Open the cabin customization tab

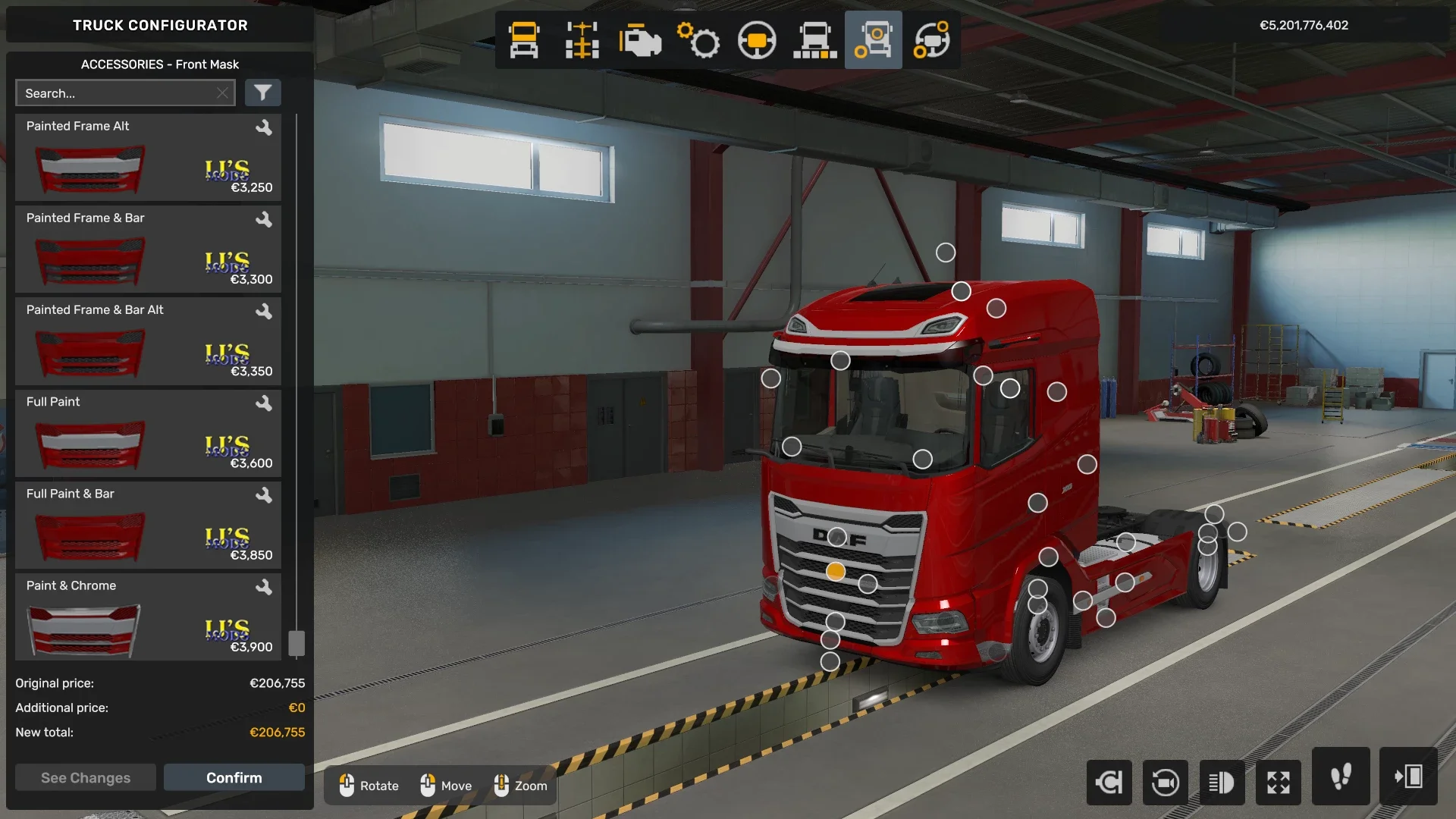pyautogui.click(x=523, y=39)
